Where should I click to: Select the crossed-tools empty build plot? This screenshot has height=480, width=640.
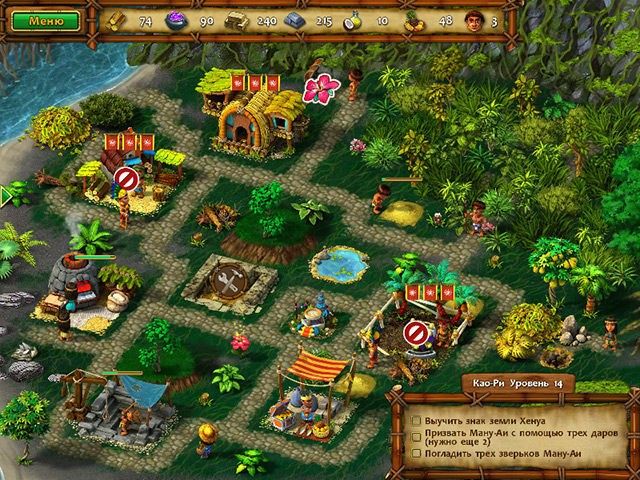click(229, 285)
